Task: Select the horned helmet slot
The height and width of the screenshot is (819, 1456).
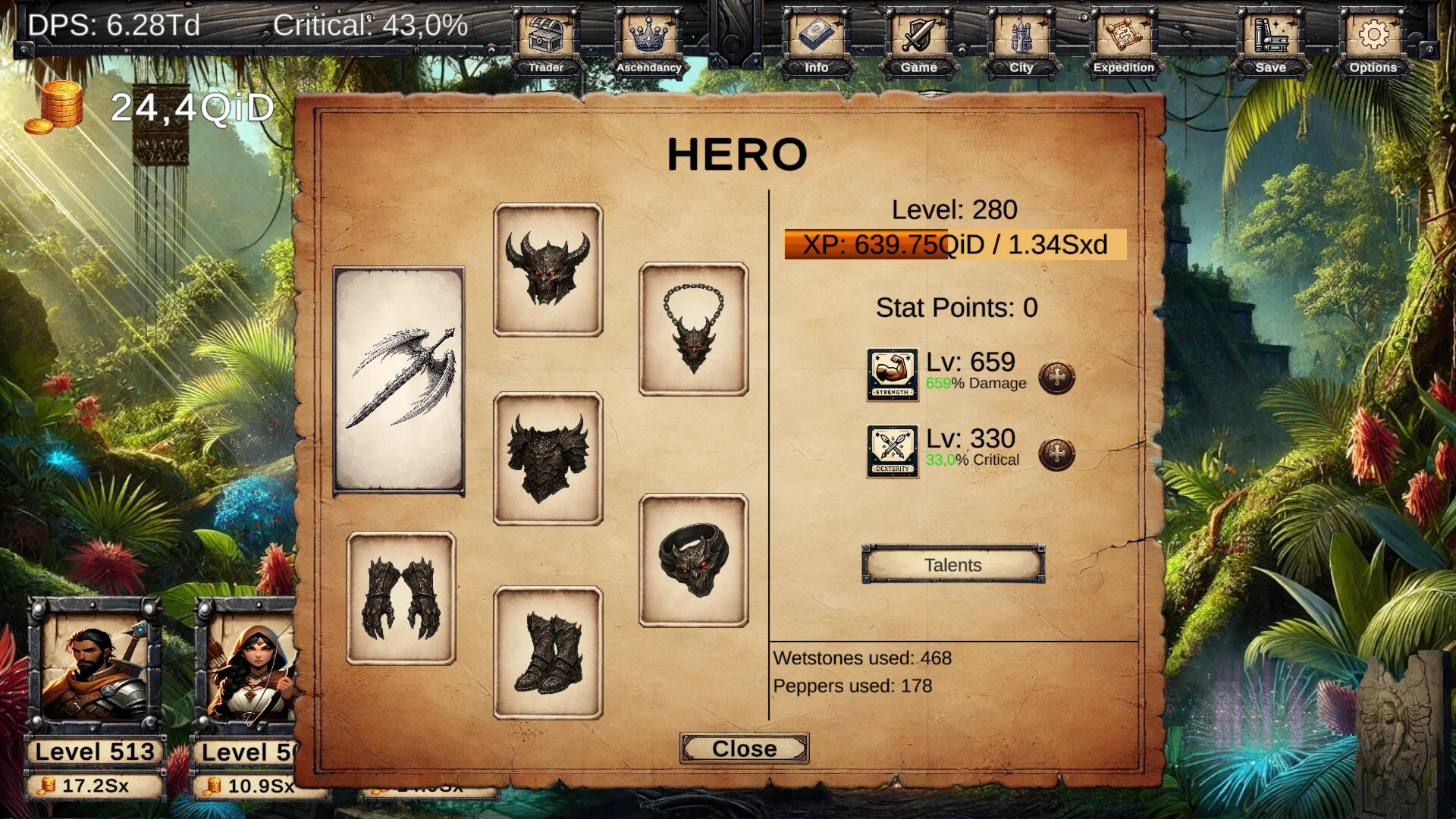Action: click(x=548, y=270)
